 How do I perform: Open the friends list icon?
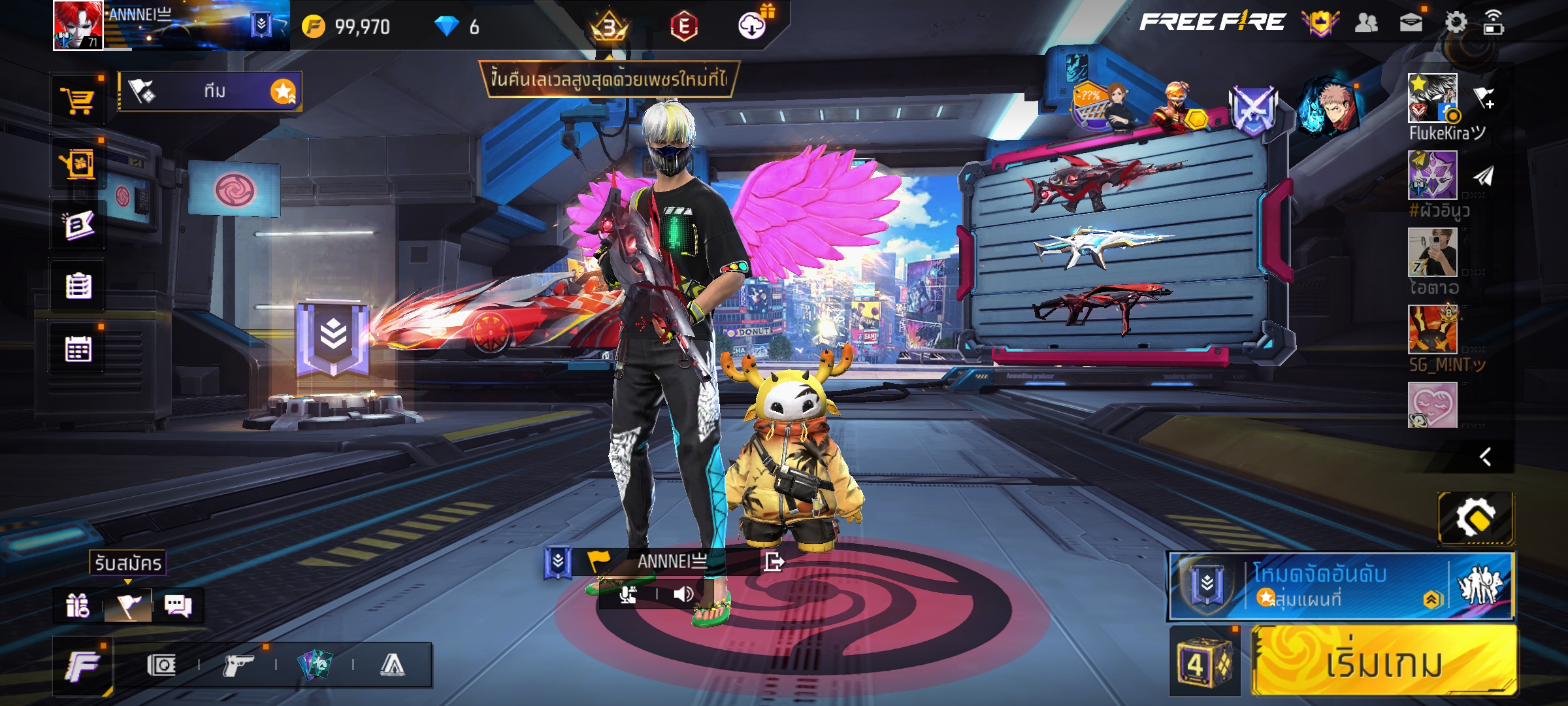pyautogui.click(x=1366, y=24)
